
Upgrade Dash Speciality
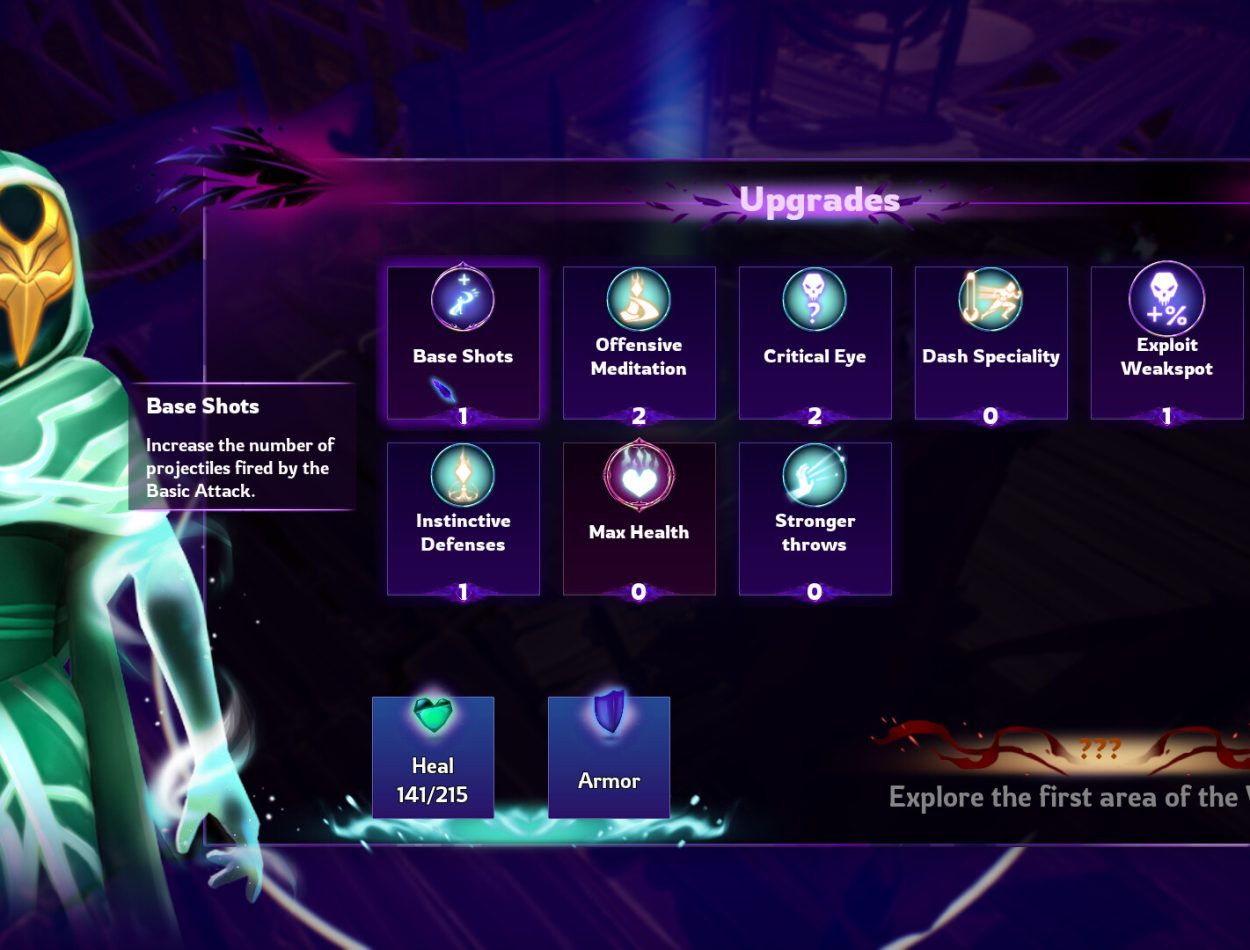[991, 342]
